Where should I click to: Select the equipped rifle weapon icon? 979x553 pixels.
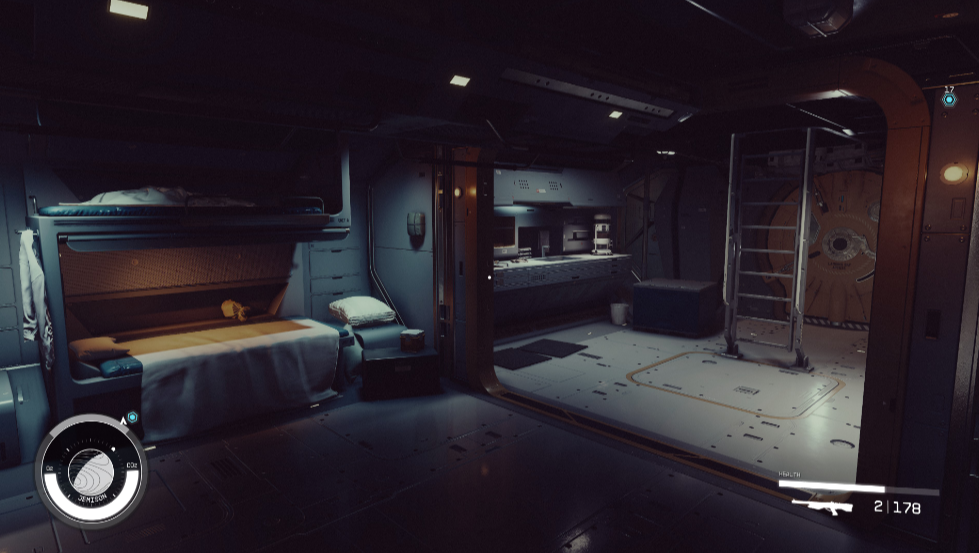(x=822, y=506)
